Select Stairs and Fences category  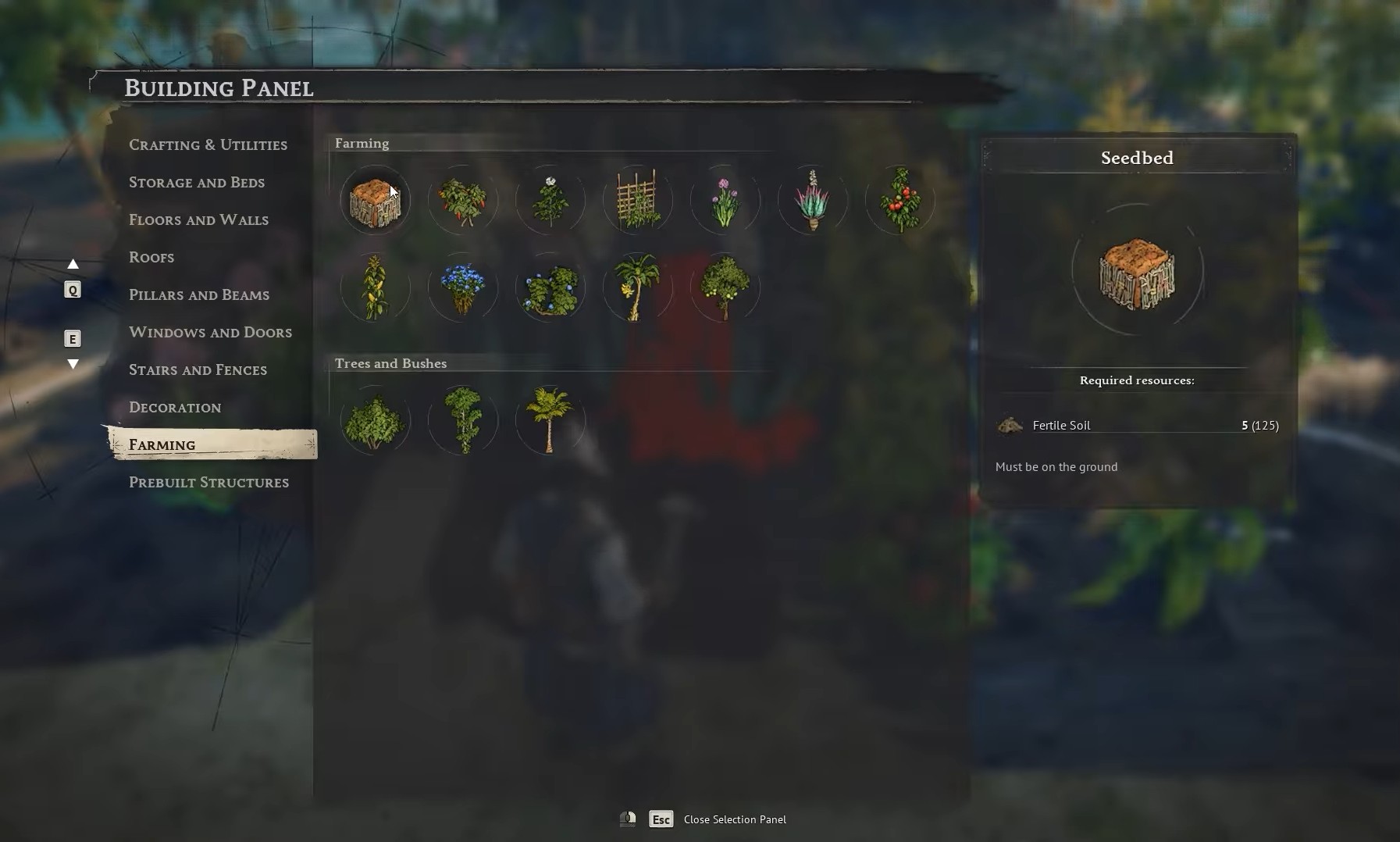198,369
